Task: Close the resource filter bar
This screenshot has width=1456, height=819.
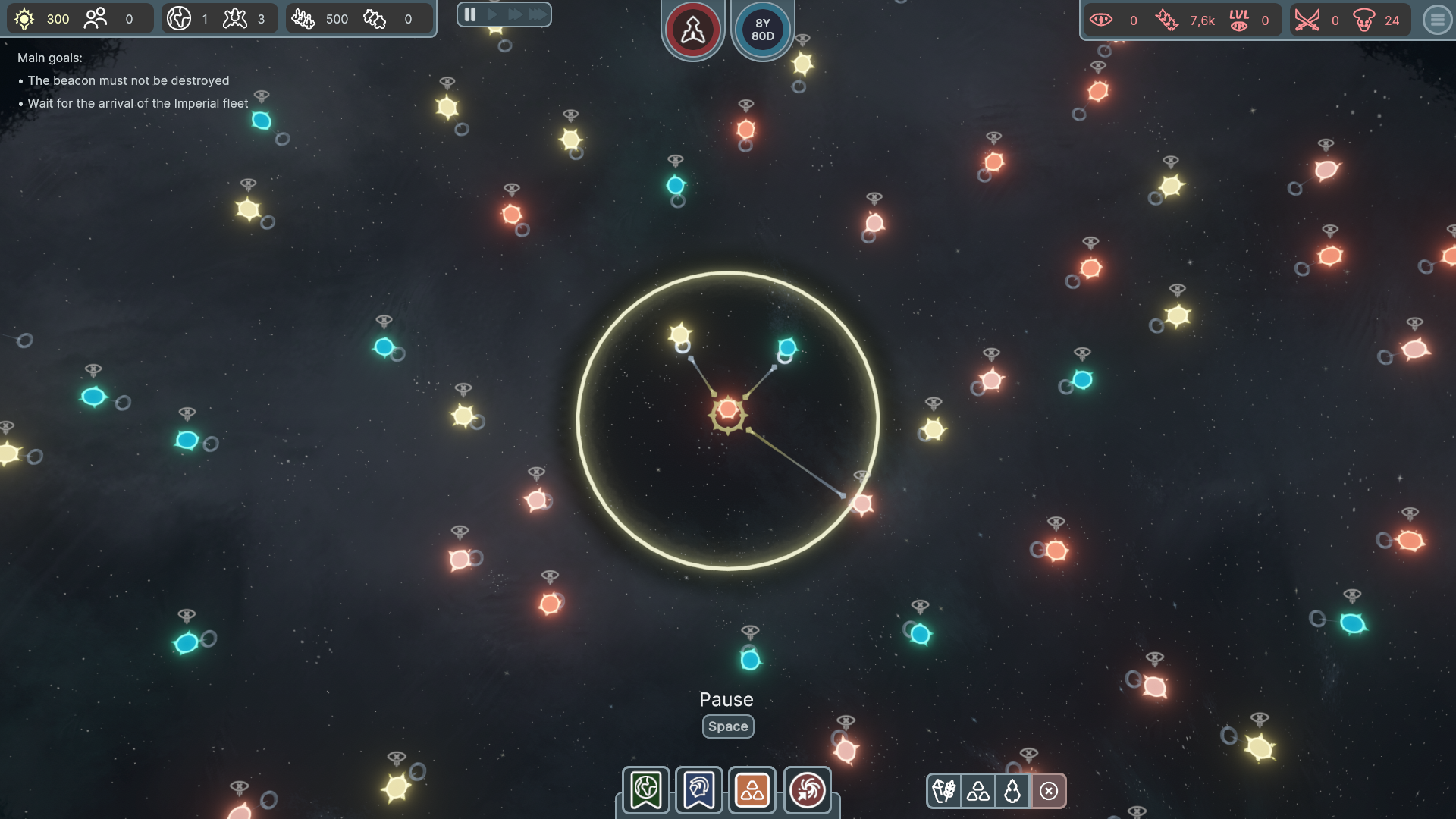Action: [x=1049, y=791]
